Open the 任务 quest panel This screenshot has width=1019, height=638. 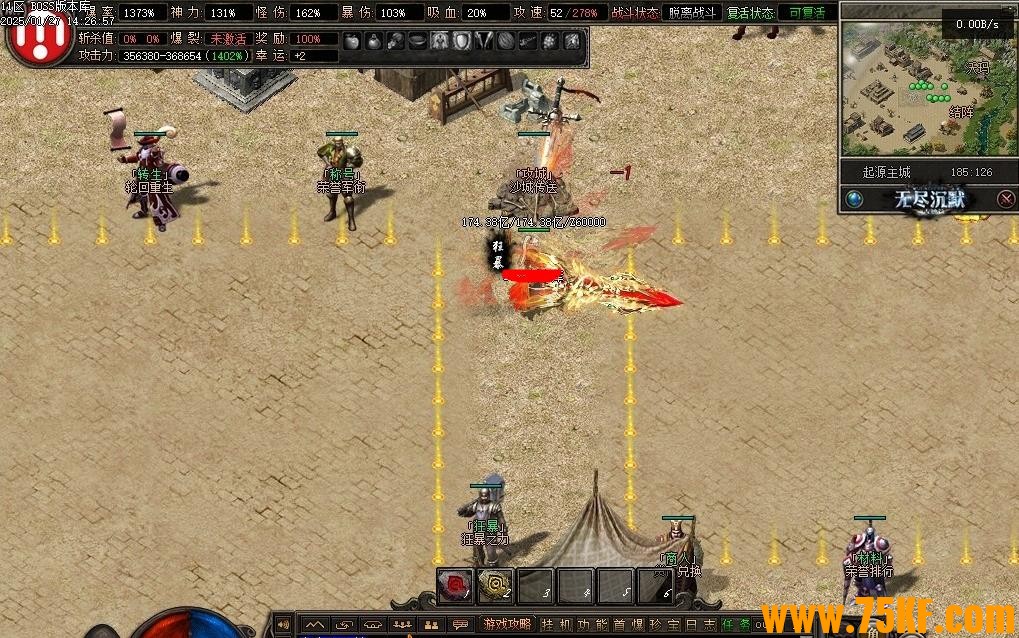click(x=735, y=625)
